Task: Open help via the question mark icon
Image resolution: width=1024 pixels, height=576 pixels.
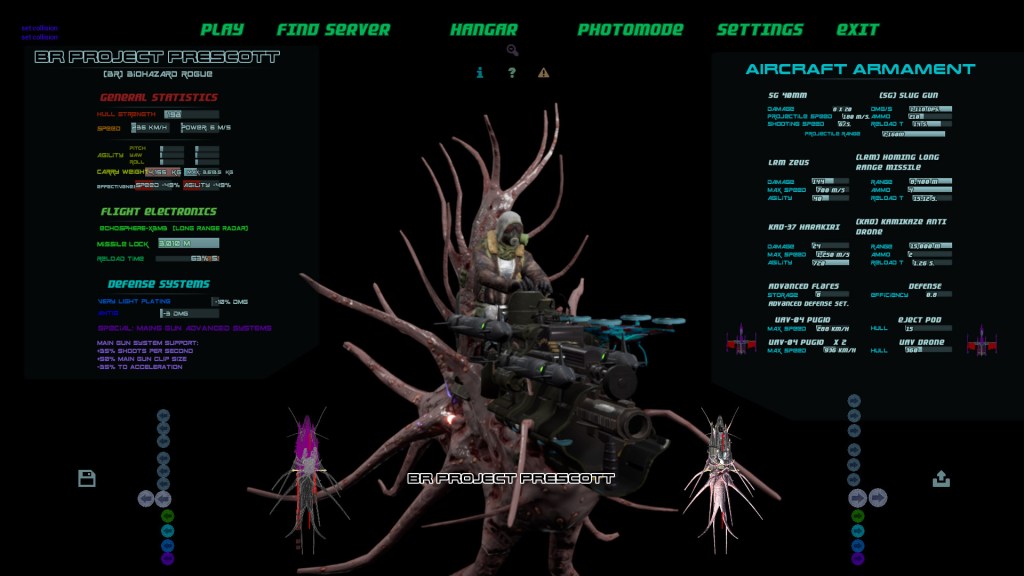Action: pyautogui.click(x=512, y=72)
